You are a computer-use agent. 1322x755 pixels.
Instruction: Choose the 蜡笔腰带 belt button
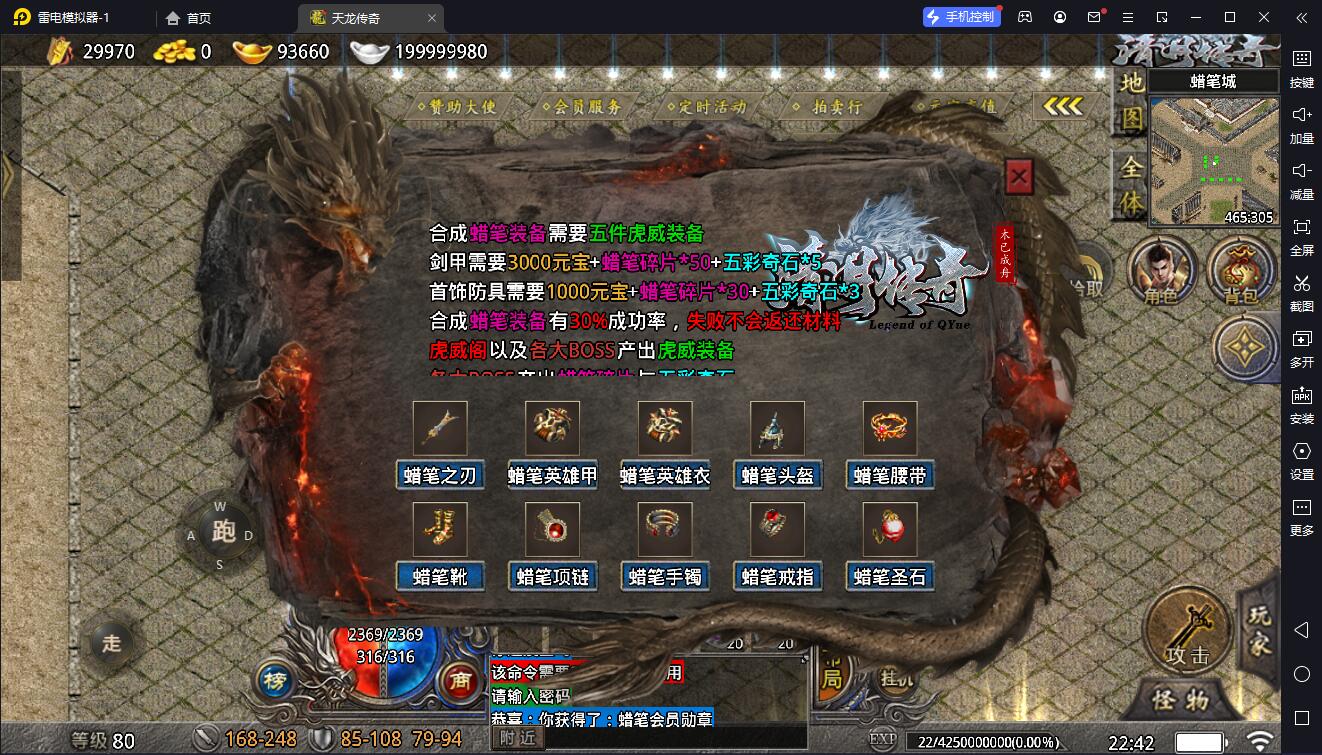coord(890,475)
